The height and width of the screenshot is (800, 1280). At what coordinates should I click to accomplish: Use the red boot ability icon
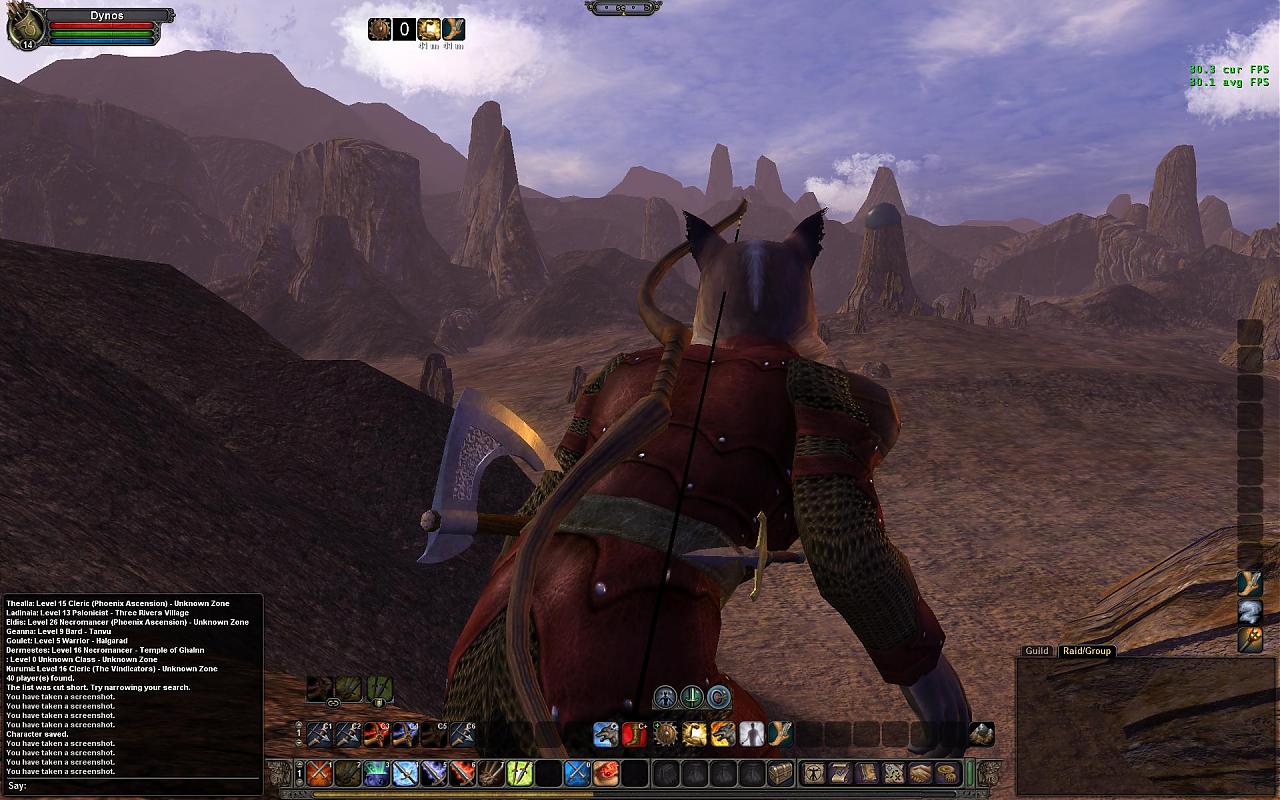tap(635, 735)
